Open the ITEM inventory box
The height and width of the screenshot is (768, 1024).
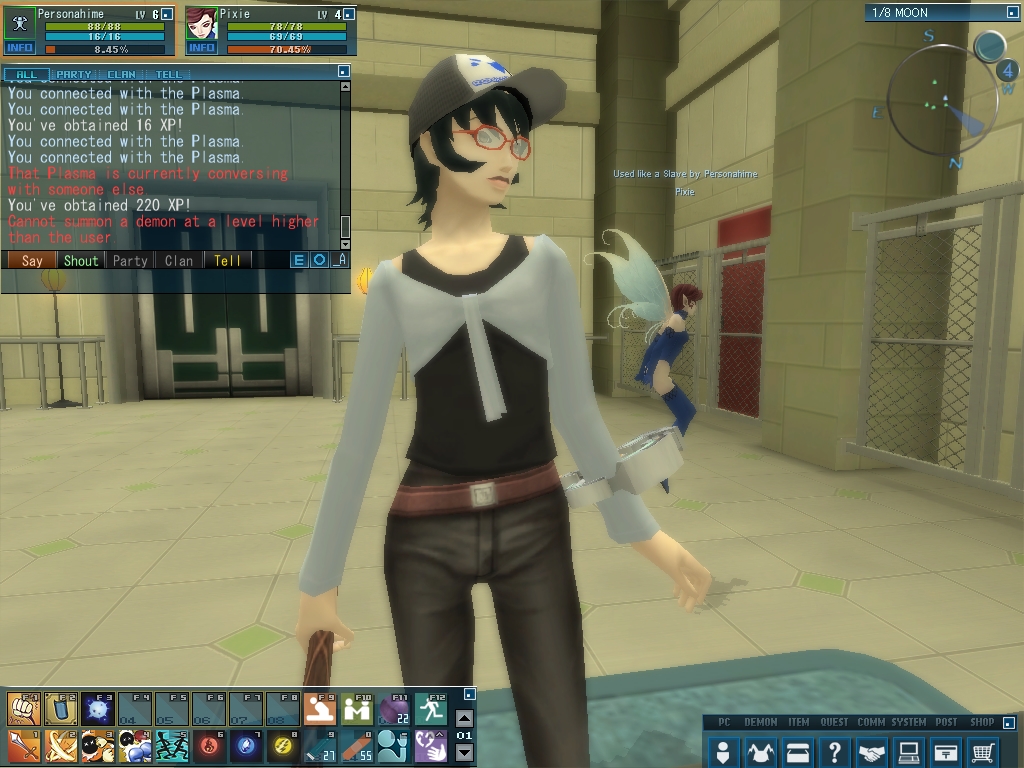(x=797, y=751)
